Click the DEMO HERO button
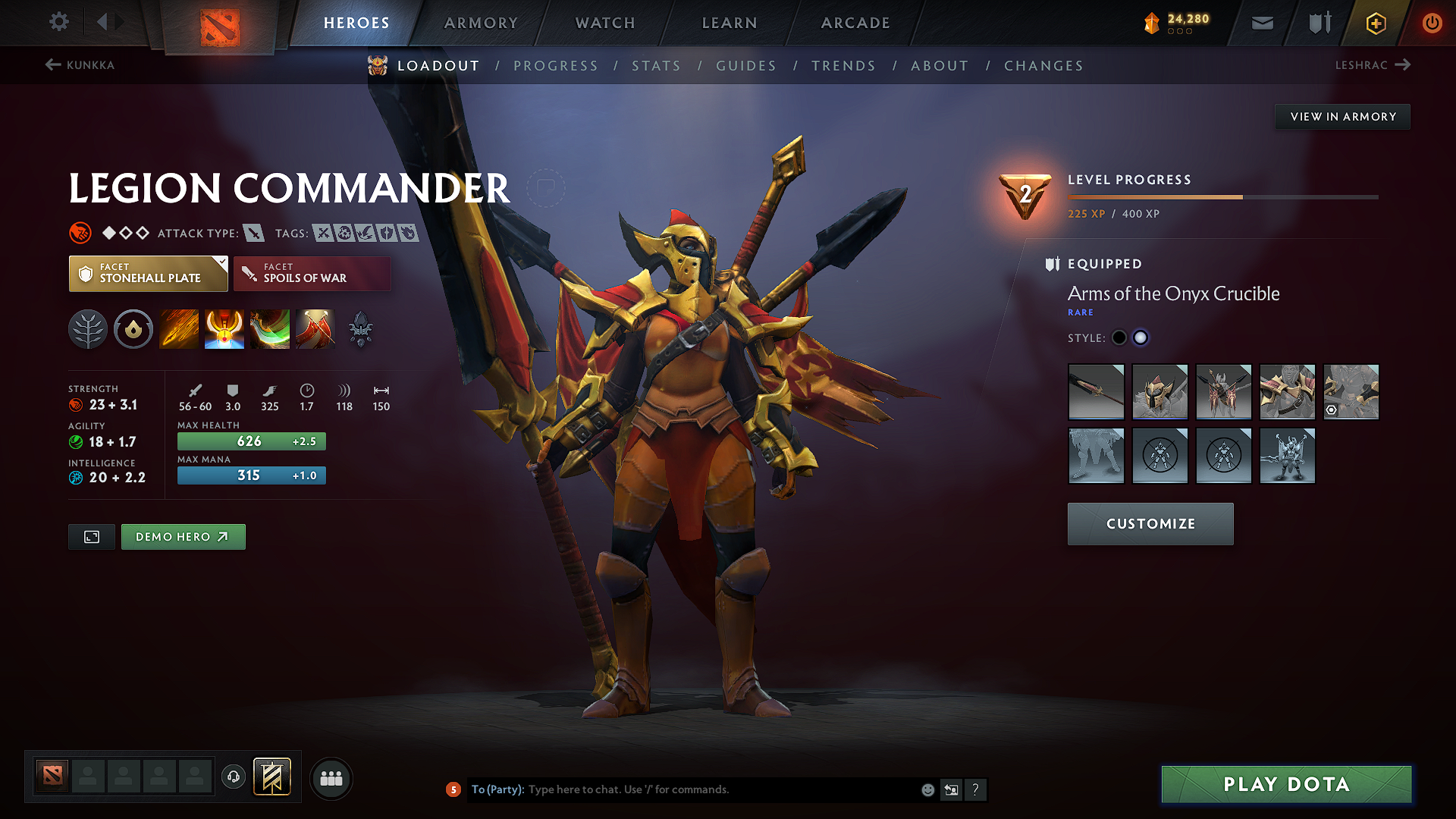 pos(183,536)
